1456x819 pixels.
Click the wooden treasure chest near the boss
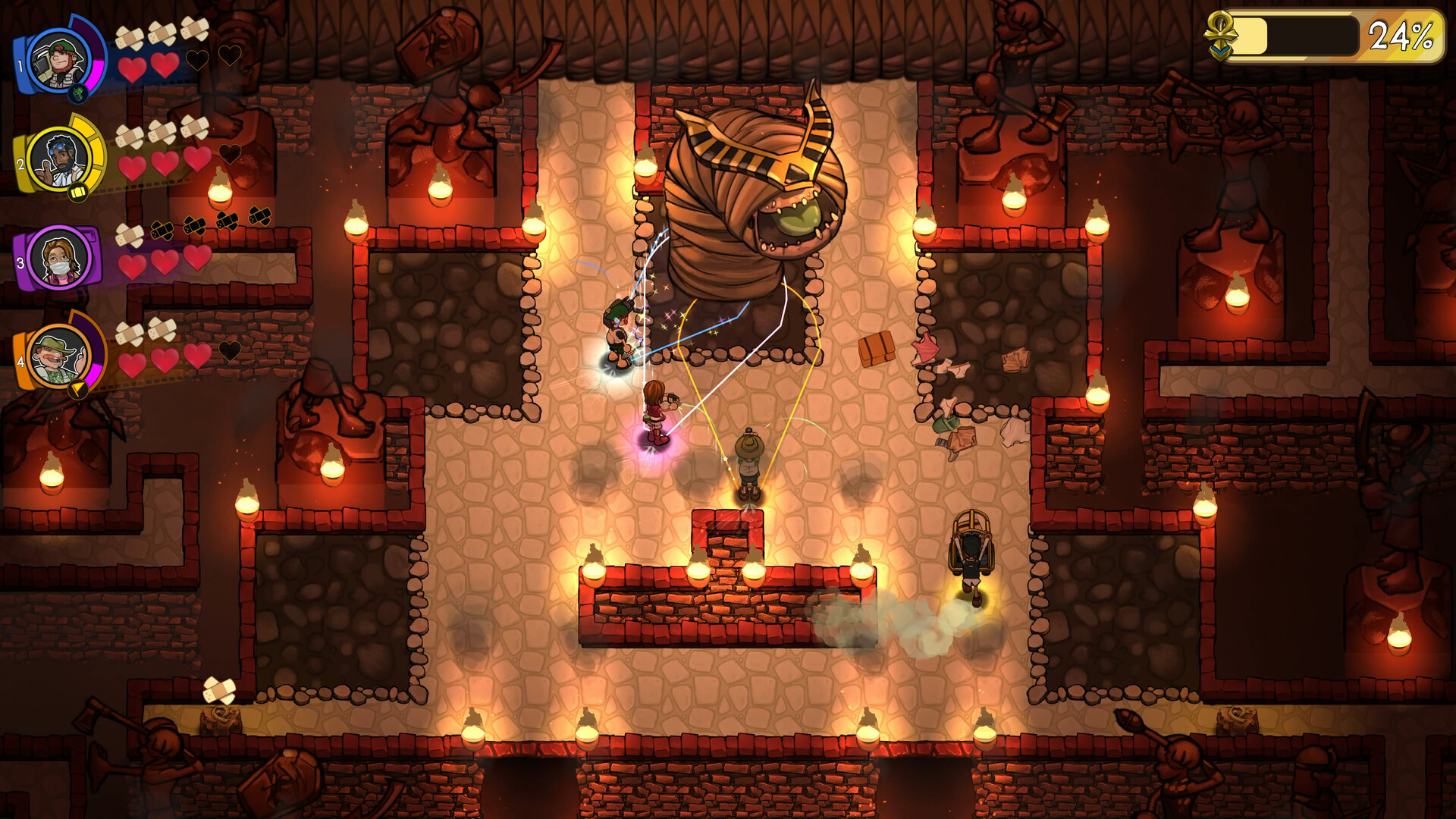[x=878, y=350]
